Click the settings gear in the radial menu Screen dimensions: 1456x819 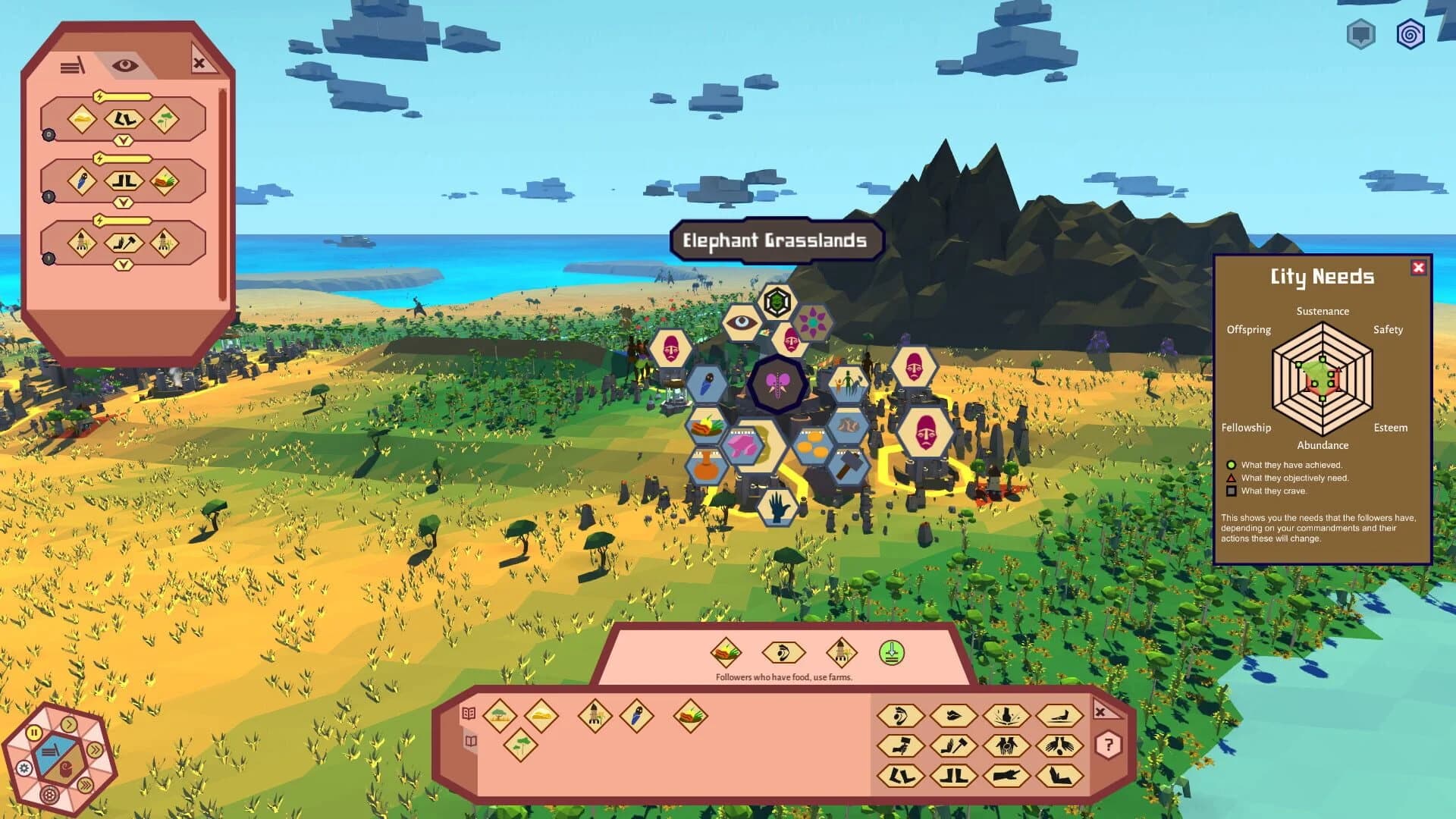coord(24,768)
